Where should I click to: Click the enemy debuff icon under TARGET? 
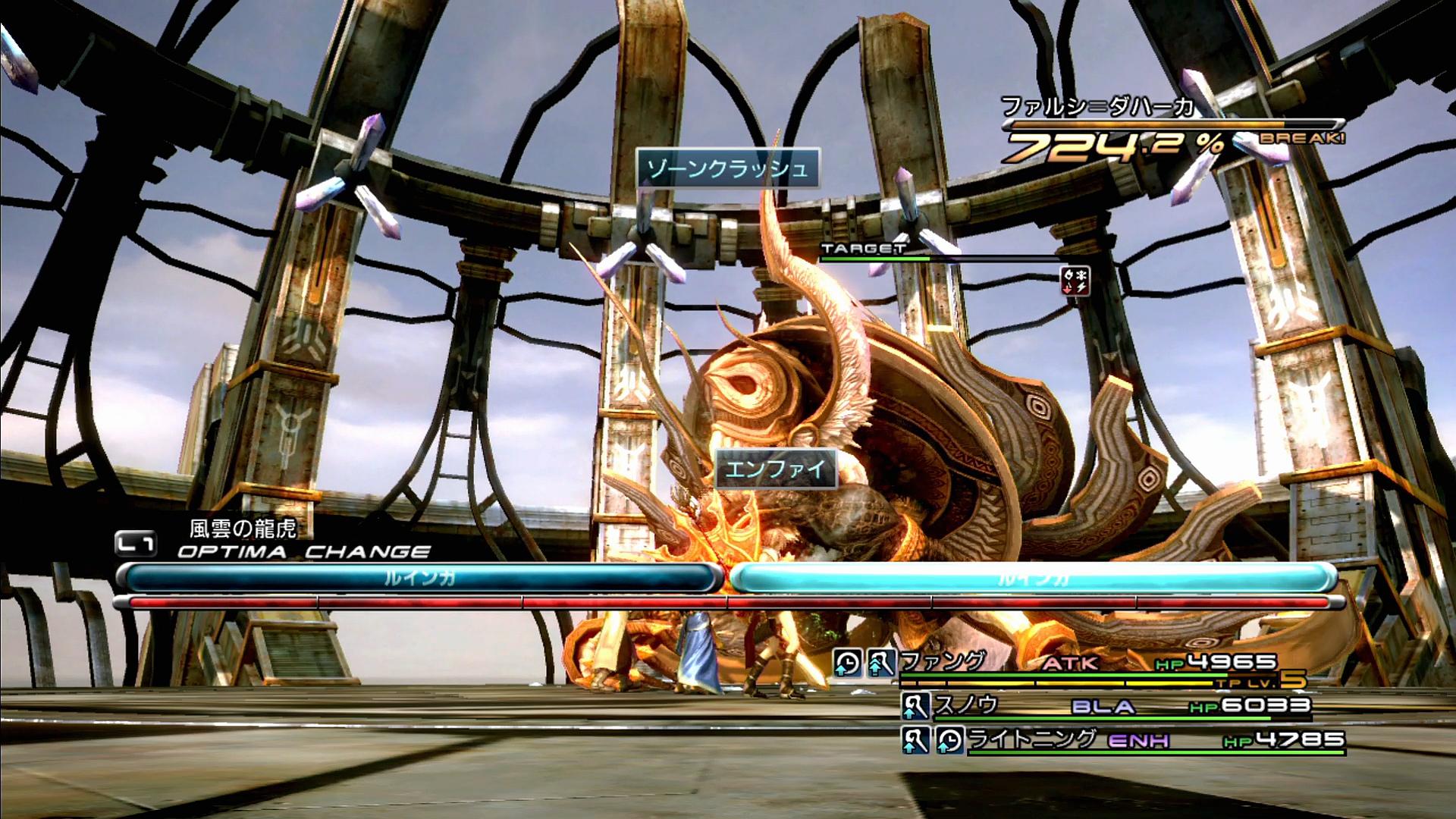[x=1075, y=280]
